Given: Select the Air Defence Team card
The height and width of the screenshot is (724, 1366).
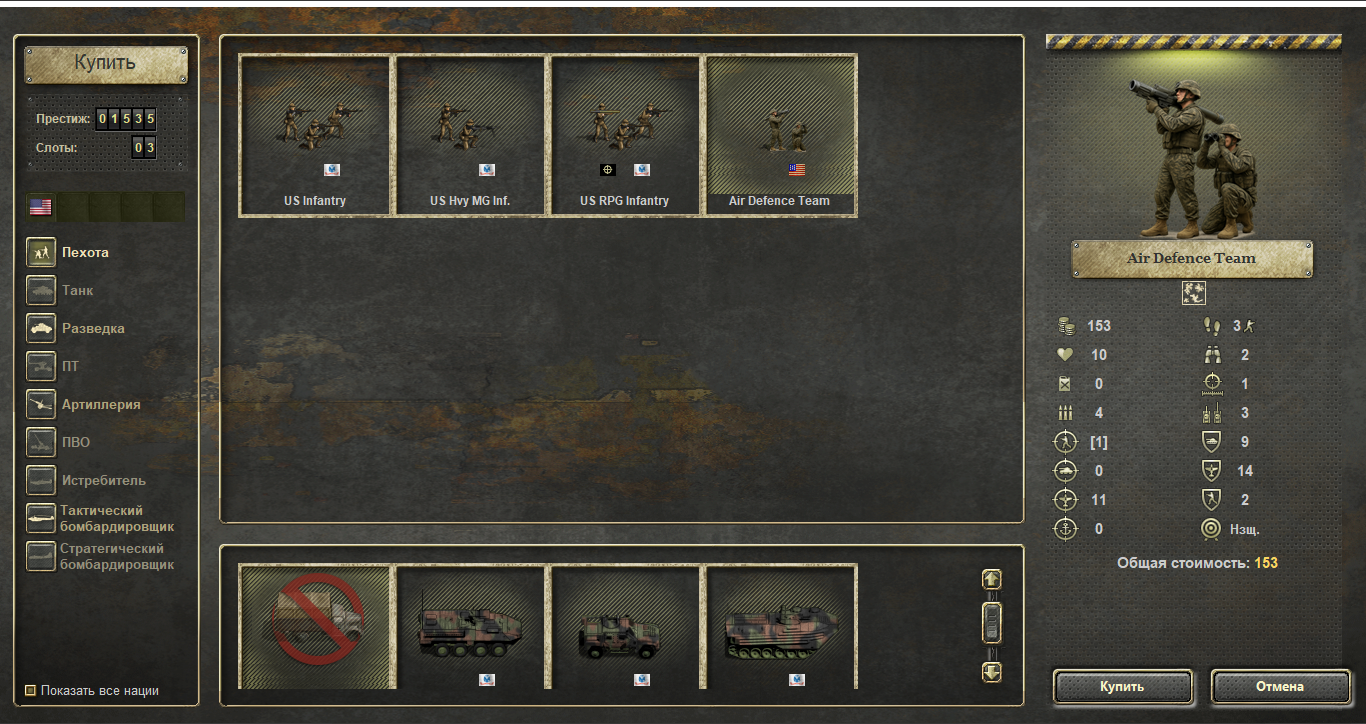Looking at the screenshot, I should tap(780, 135).
